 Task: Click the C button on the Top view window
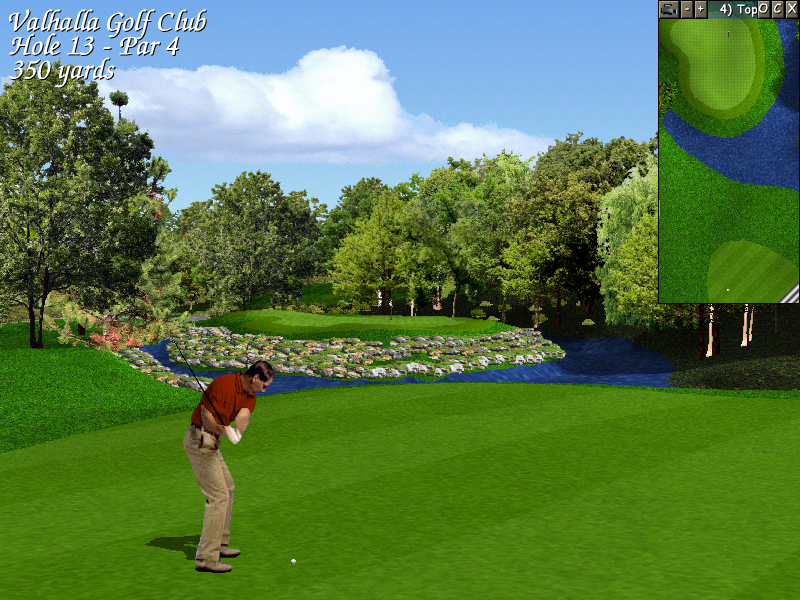(778, 9)
